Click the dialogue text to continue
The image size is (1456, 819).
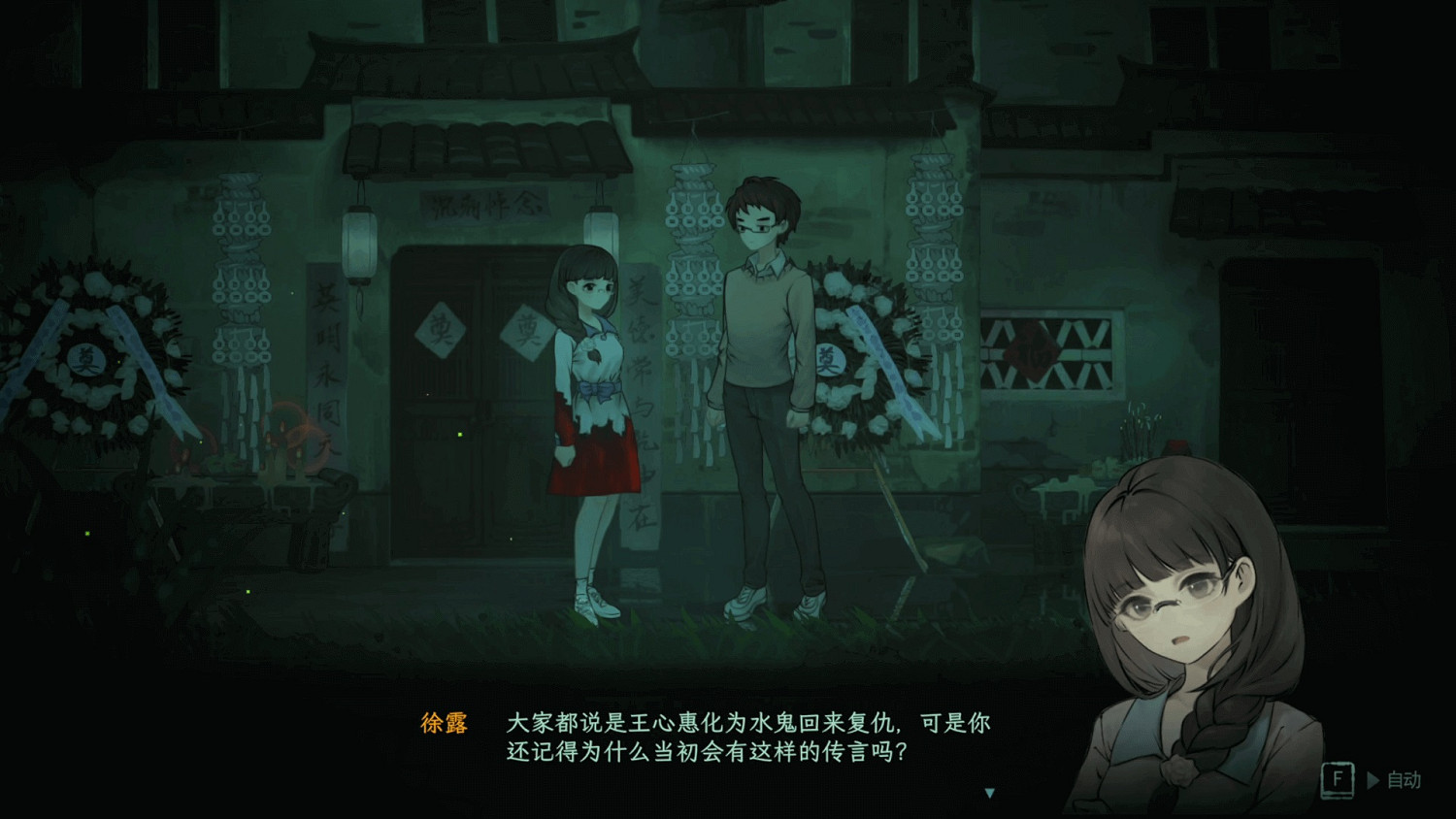747,737
